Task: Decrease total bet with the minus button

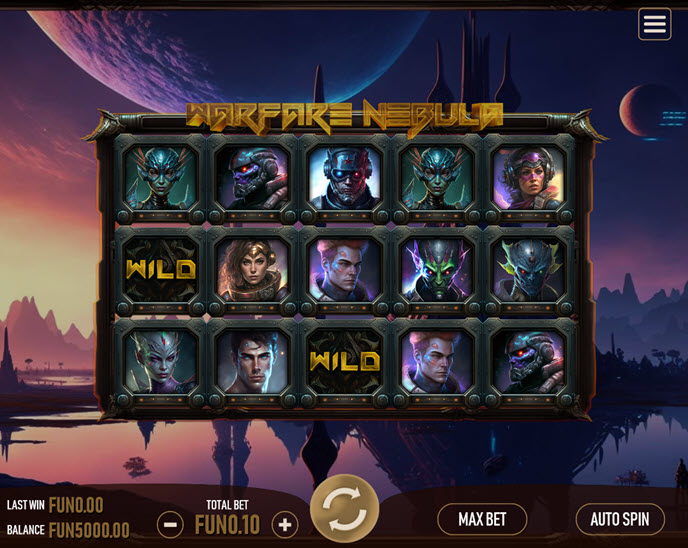Action: pyautogui.click(x=170, y=524)
